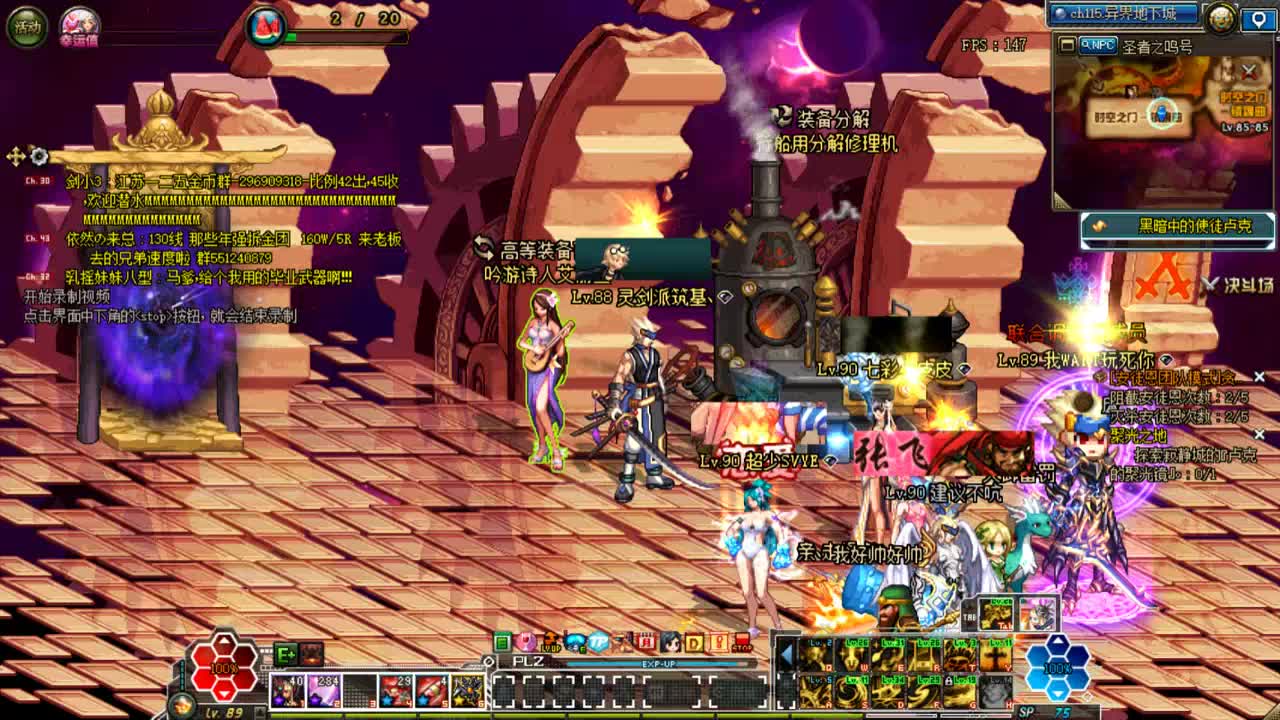The height and width of the screenshot is (720, 1280).
Task: Click the 黑暗中的使徒卢克 banner
Action: click(1178, 227)
